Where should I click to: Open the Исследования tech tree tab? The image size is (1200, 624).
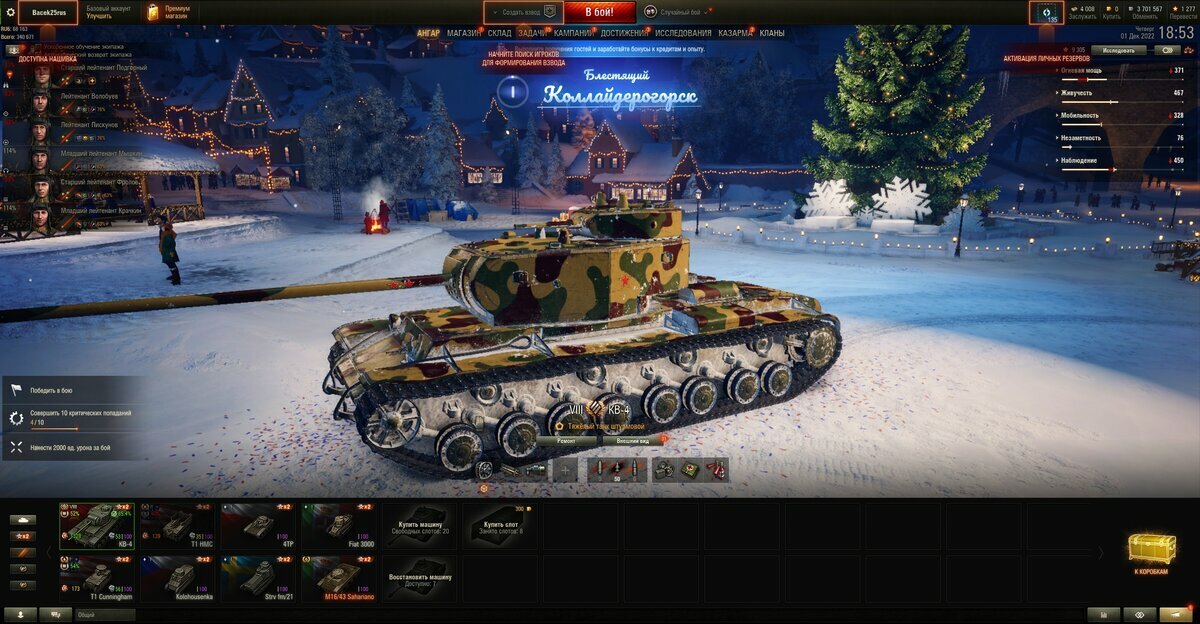683,33
